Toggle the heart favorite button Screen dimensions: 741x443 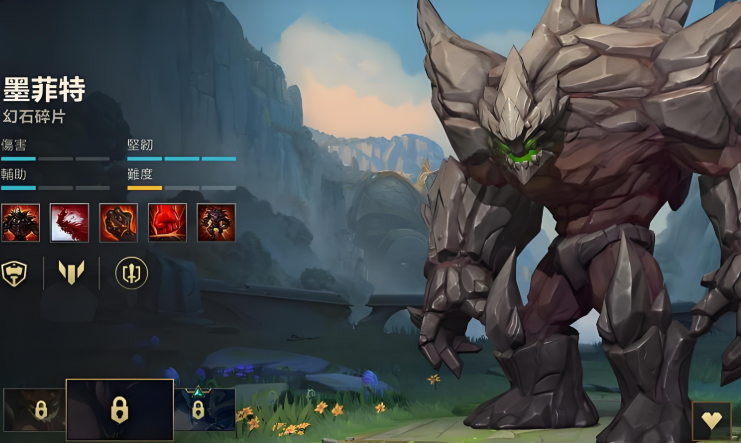(711, 421)
